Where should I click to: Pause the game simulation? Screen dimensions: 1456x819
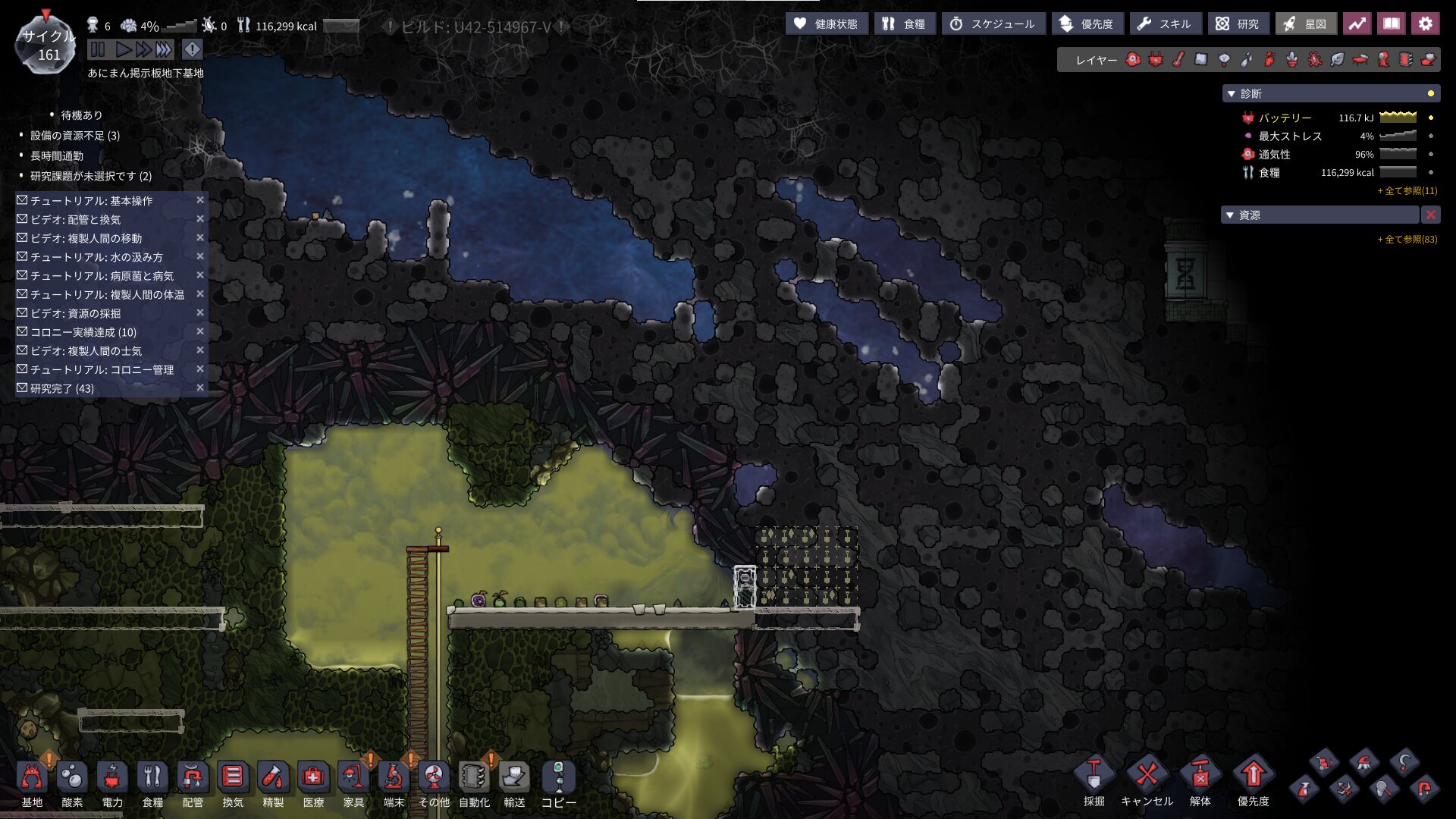[x=97, y=50]
